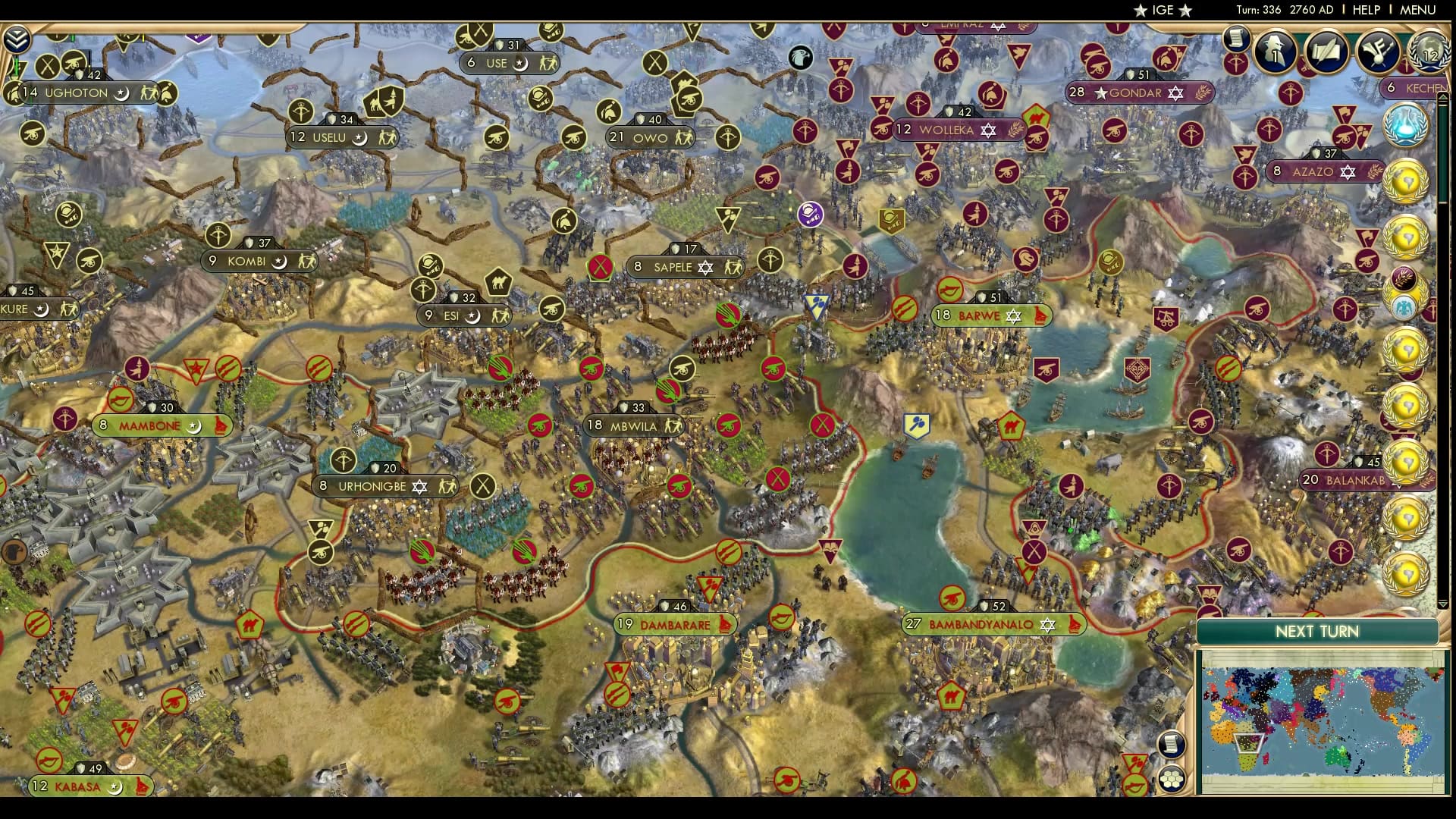Open the IGE editor from the top bar

pos(1165,10)
